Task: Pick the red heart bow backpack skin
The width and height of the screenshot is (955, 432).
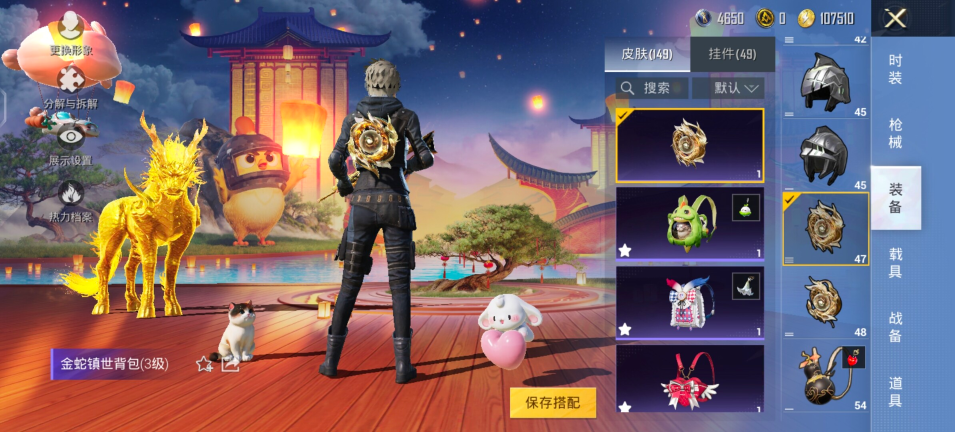Action: pos(689,378)
